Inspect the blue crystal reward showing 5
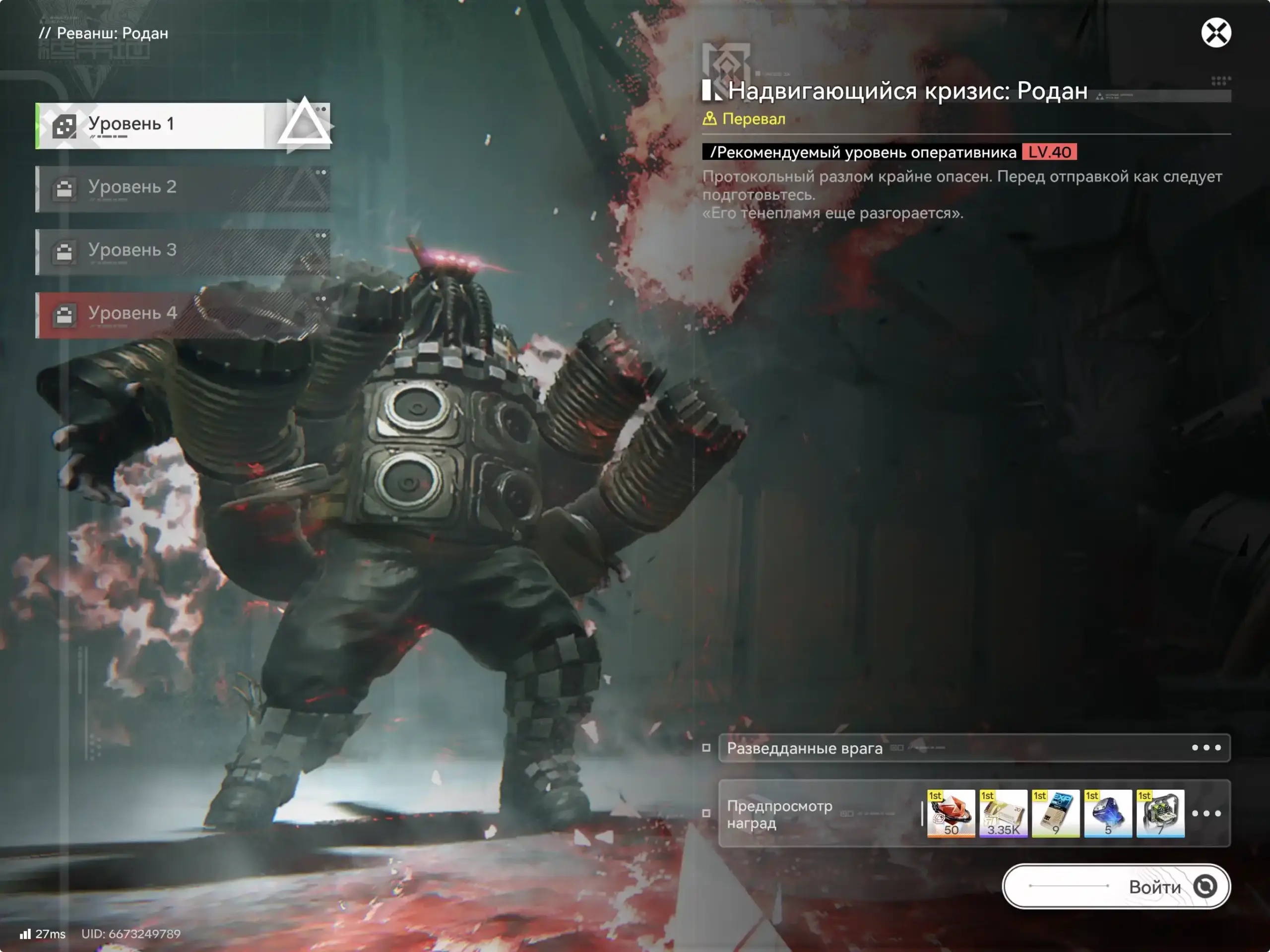This screenshot has width=1270, height=952. click(1107, 813)
